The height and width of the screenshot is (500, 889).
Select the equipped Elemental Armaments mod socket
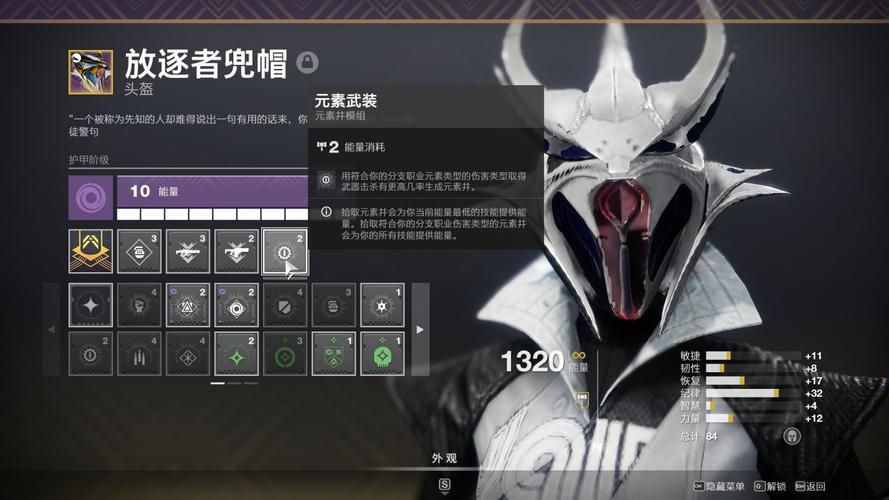285,252
